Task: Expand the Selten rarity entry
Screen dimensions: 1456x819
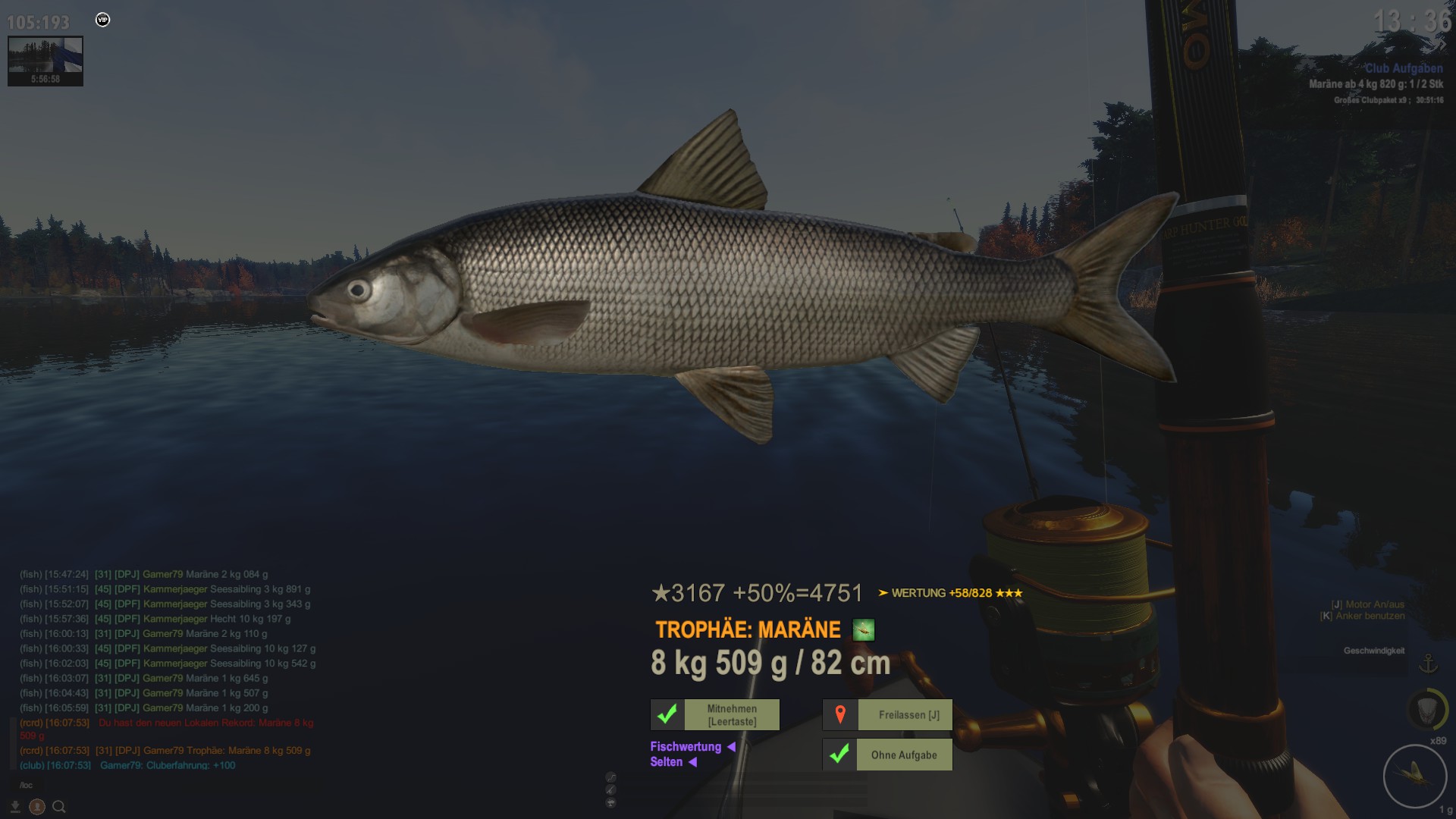Action: pyautogui.click(x=673, y=762)
